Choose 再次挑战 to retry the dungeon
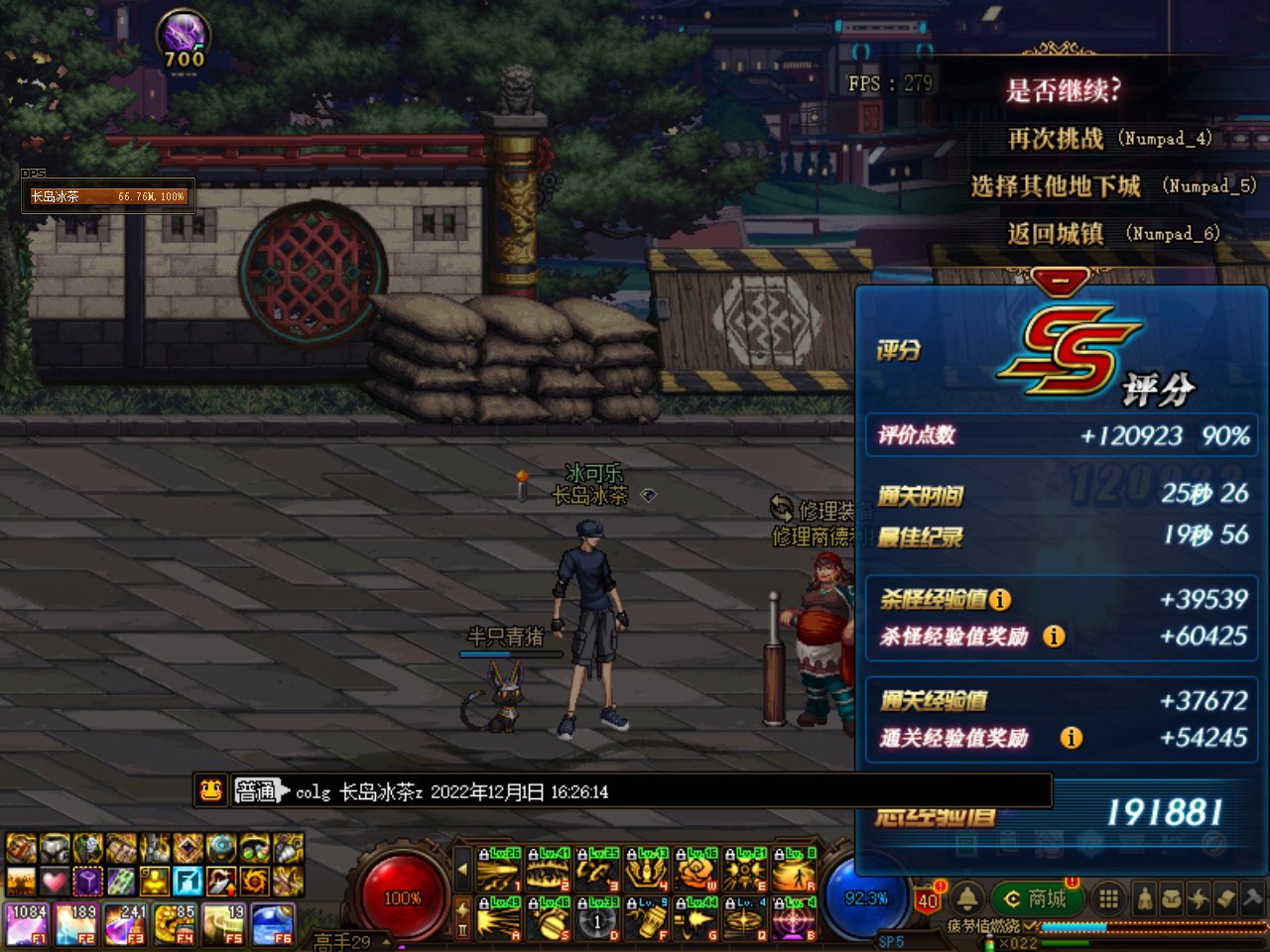Screen dimensions: 1270x952 (1056, 139)
